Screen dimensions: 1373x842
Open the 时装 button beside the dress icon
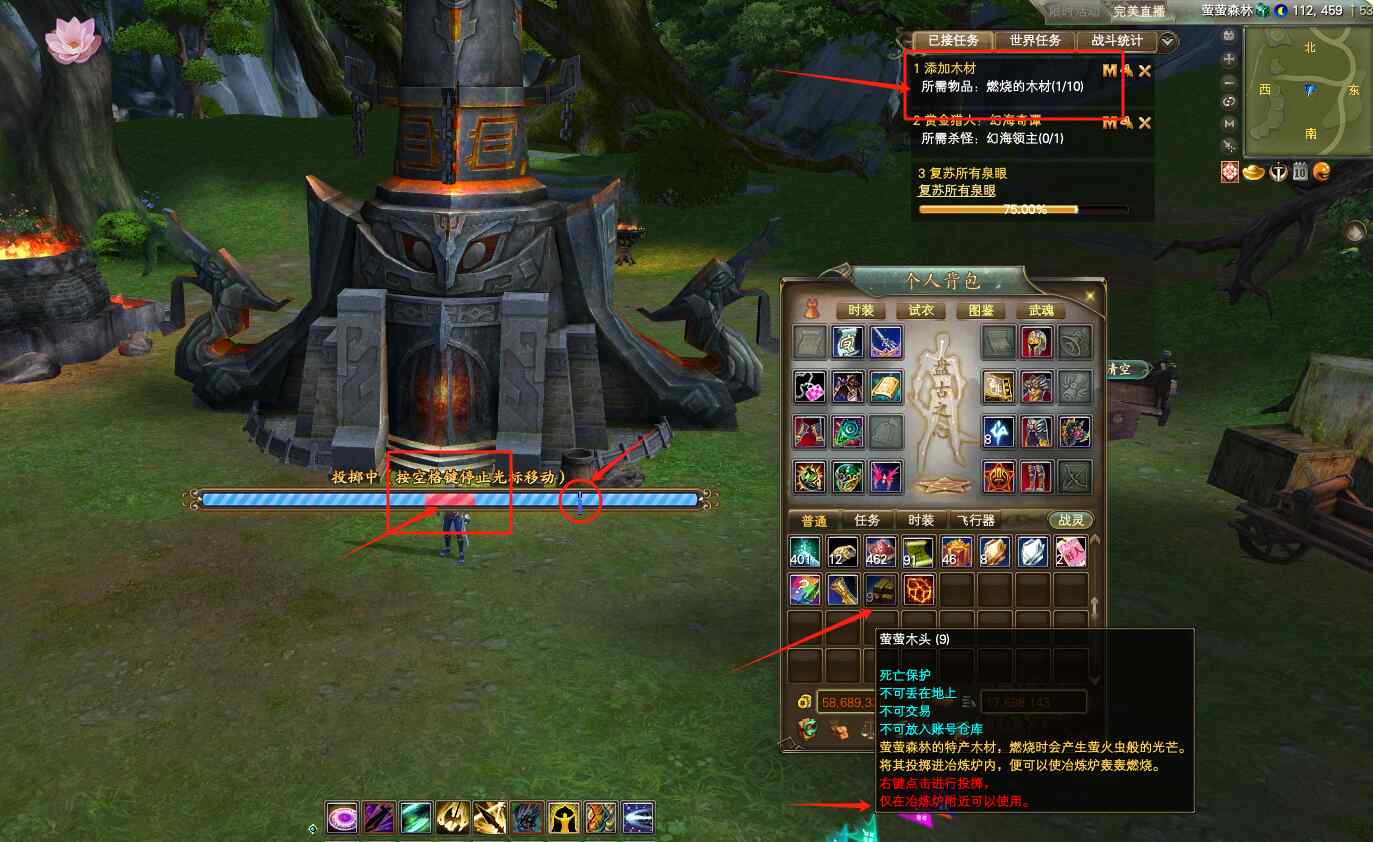click(x=860, y=311)
